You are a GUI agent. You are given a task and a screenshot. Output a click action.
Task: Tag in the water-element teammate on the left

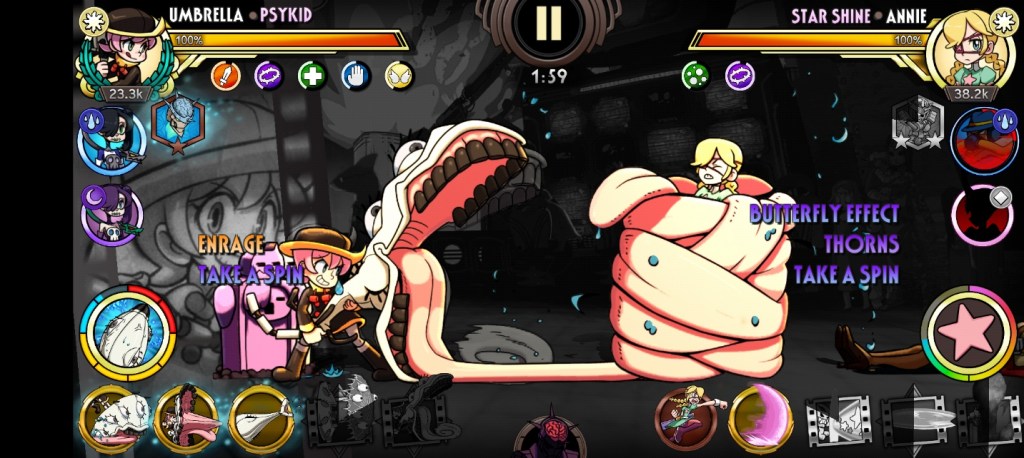point(110,140)
